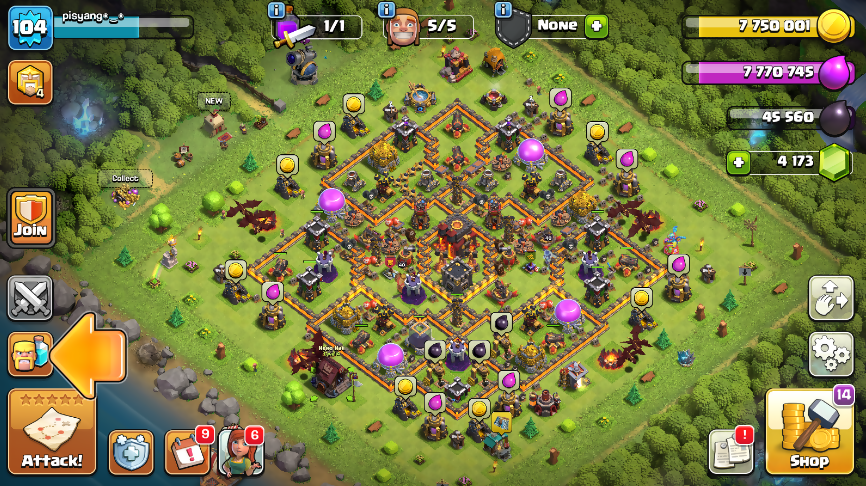Open the crossed swords battle log

click(30, 297)
